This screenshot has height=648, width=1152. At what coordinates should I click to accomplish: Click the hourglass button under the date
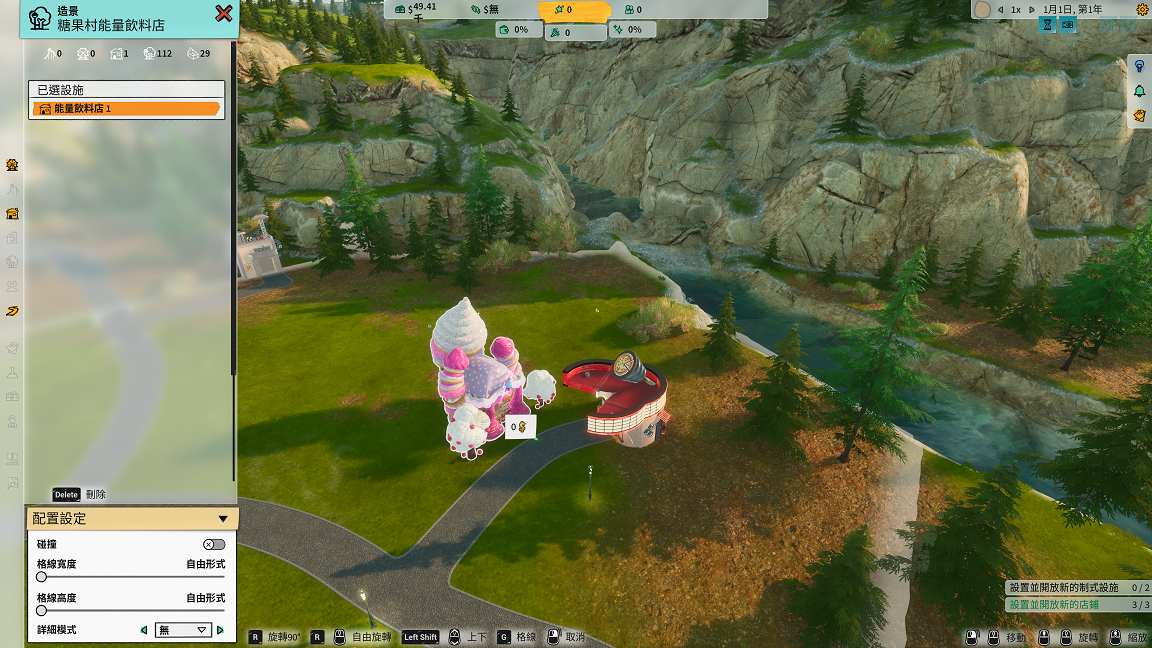click(1048, 25)
